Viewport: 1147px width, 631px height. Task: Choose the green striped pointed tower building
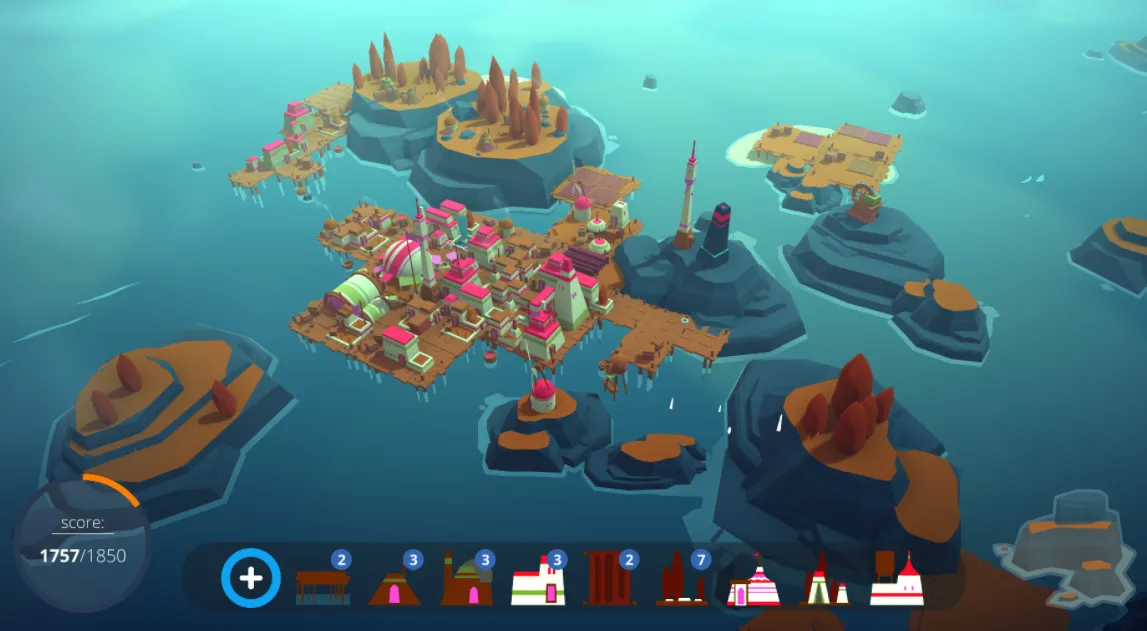click(825, 584)
